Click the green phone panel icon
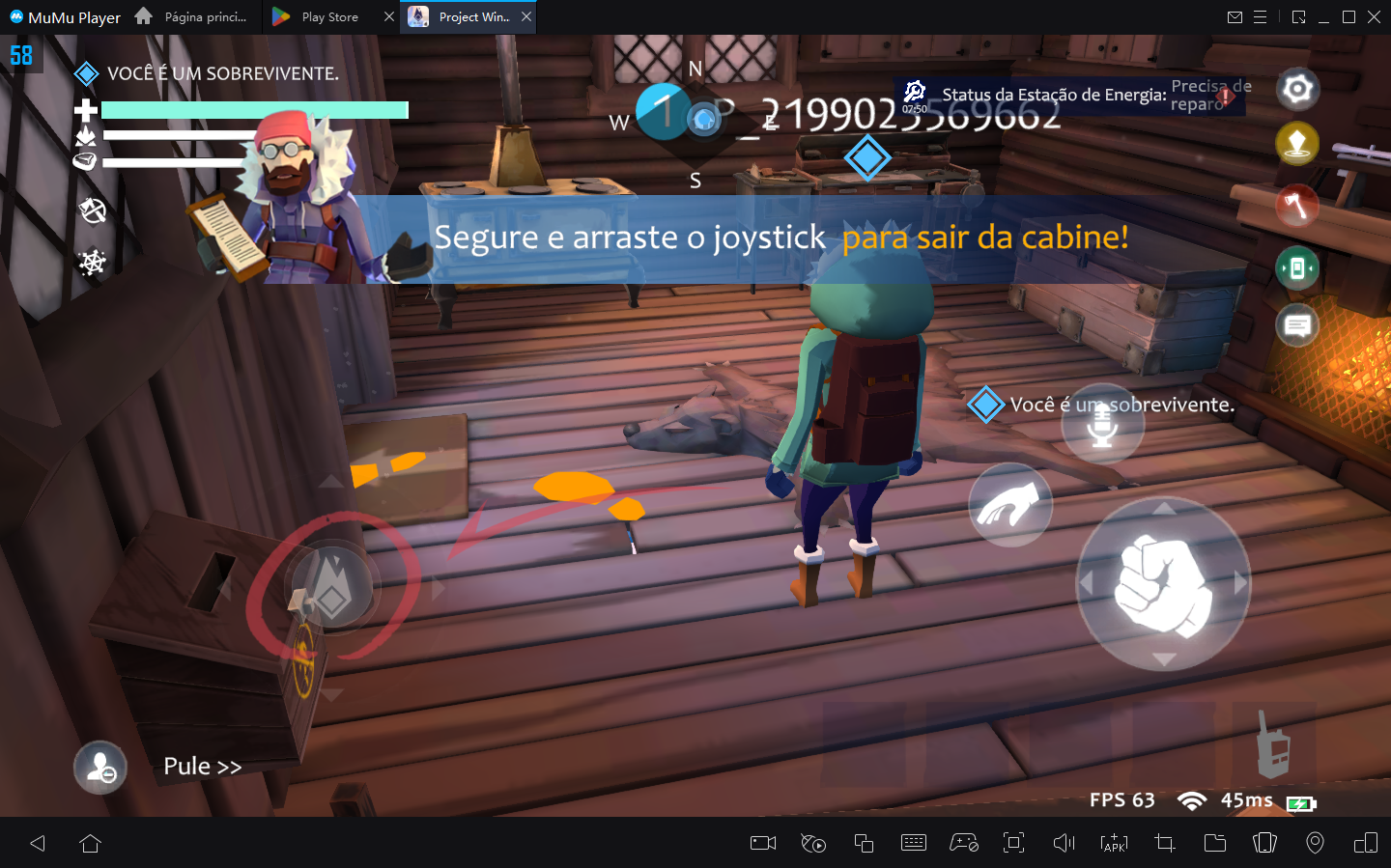1391x868 pixels. click(x=1297, y=268)
